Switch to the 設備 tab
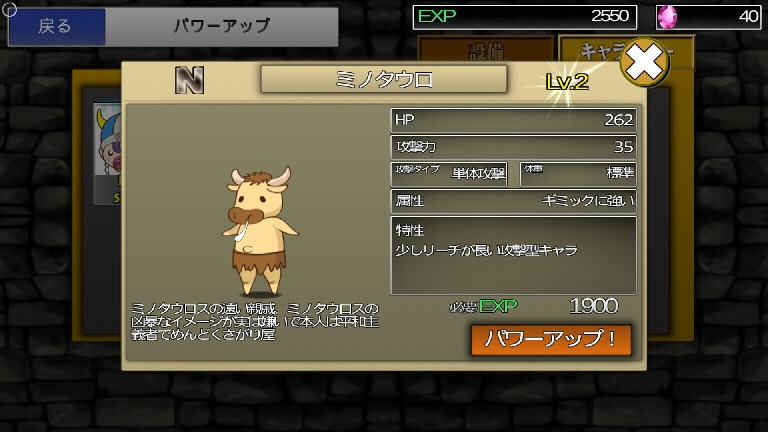The height and width of the screenshot is (432, 768). tap(485, 49)
